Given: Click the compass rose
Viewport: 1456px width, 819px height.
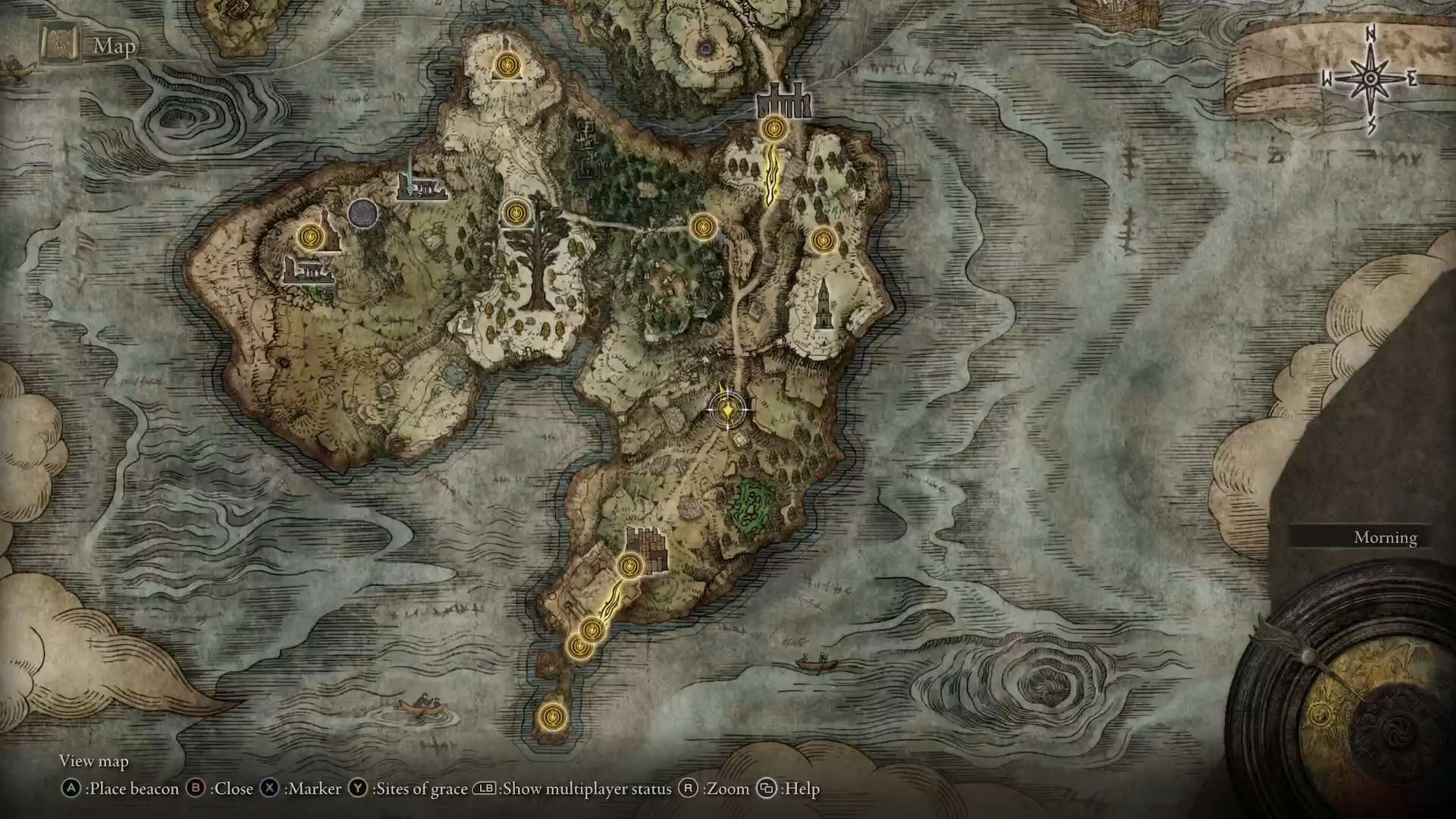Looking at the screenshot, I should [1371, 78].
